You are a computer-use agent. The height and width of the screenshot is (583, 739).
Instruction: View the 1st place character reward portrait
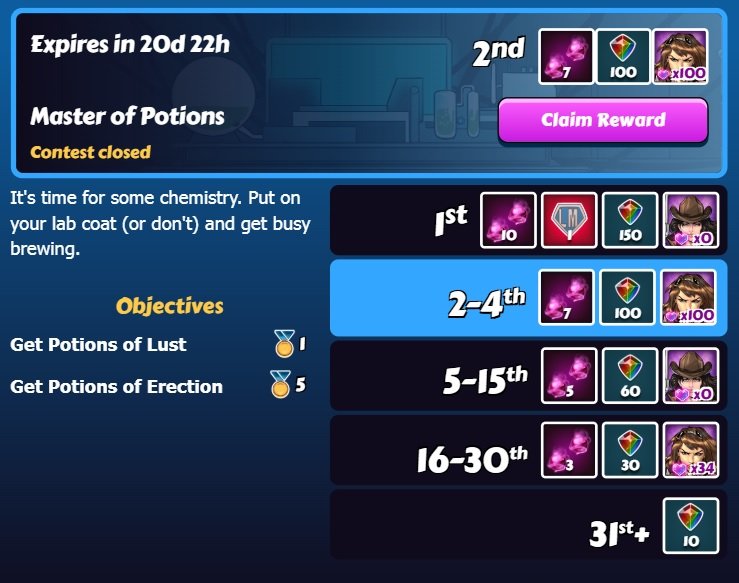click(690, 220)
